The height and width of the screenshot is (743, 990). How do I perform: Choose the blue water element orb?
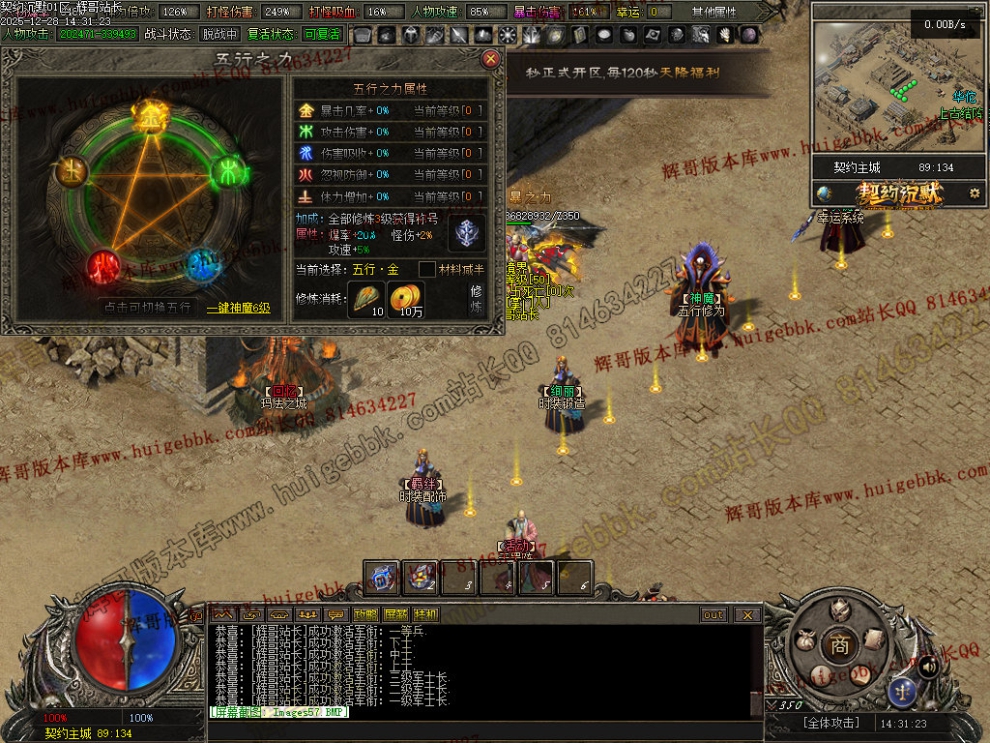201,262
